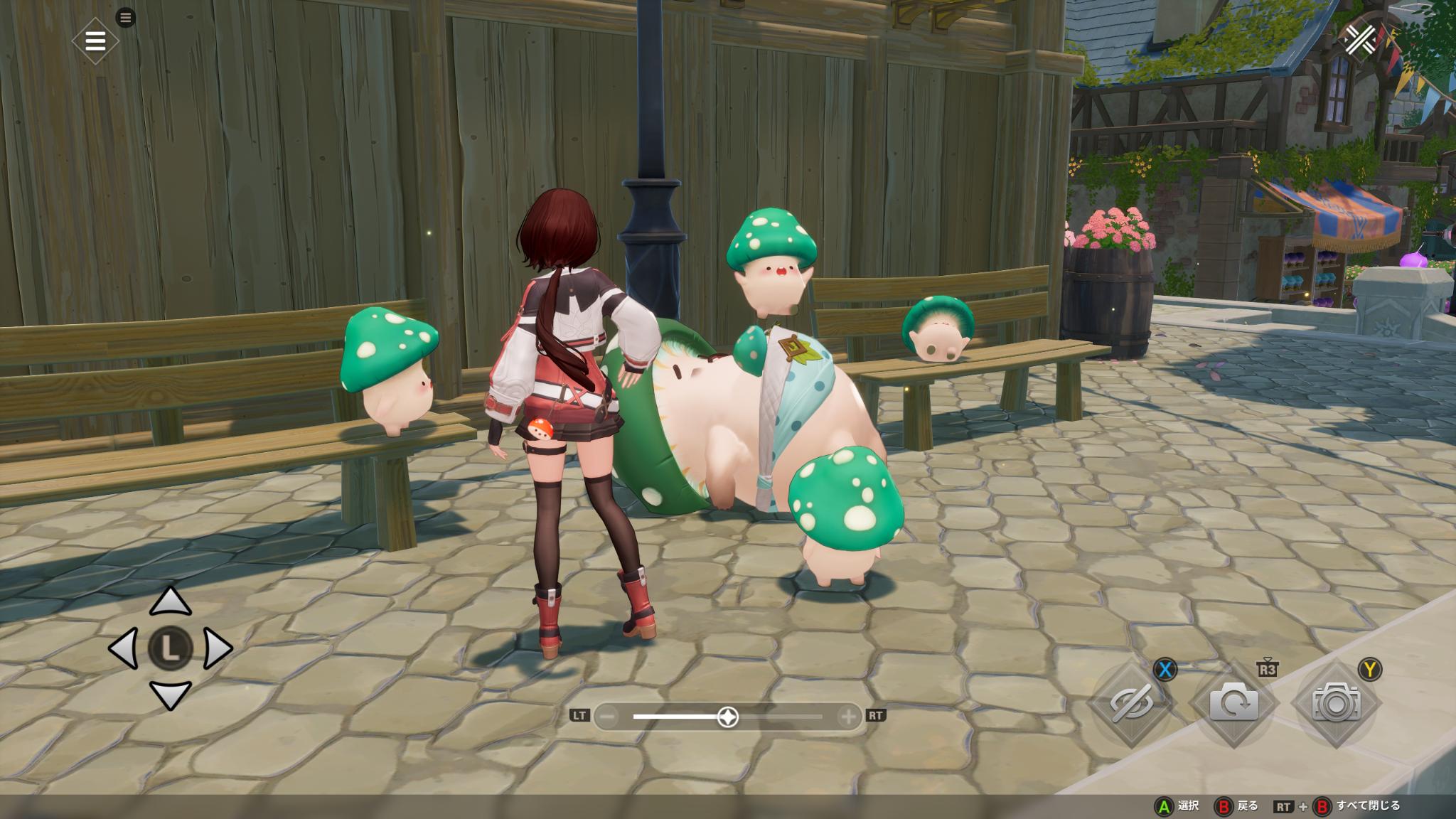Reset the camera with the rotate-camera button
This screenshot has height=819, width=1456.
pos(1233,702)
